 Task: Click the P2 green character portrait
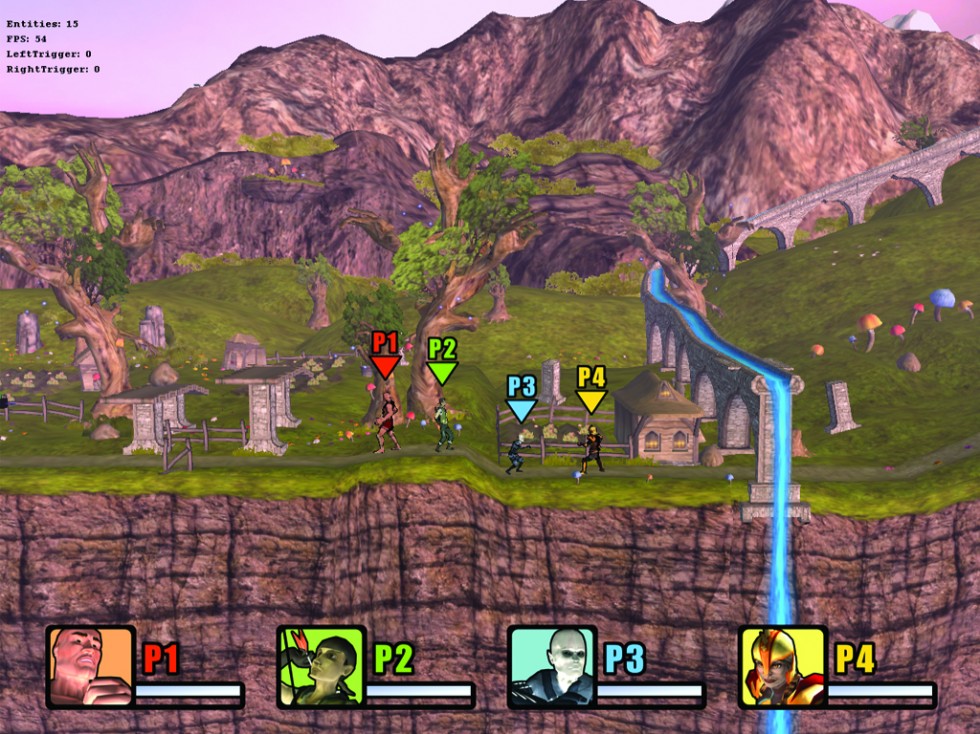point(321,666)
